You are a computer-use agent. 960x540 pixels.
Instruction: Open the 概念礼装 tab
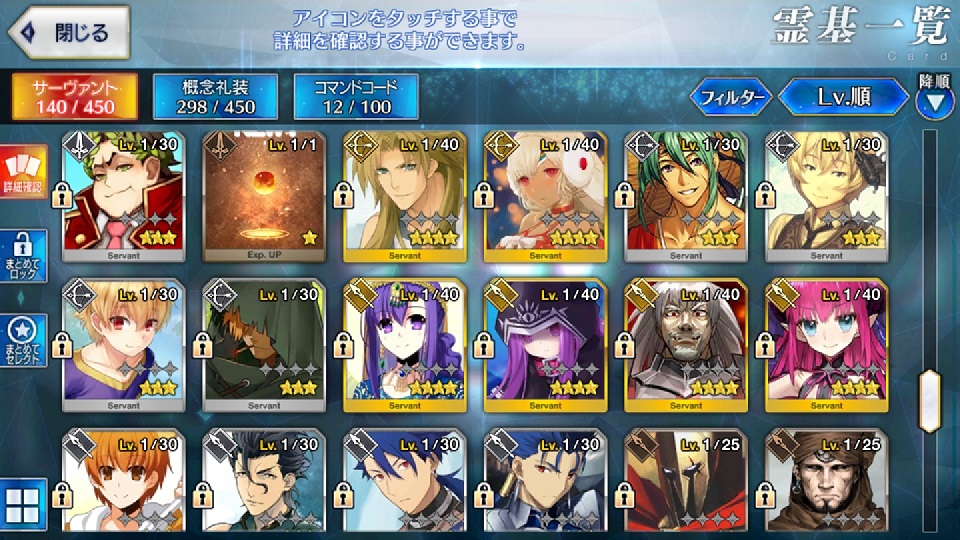tap(213, 96)
